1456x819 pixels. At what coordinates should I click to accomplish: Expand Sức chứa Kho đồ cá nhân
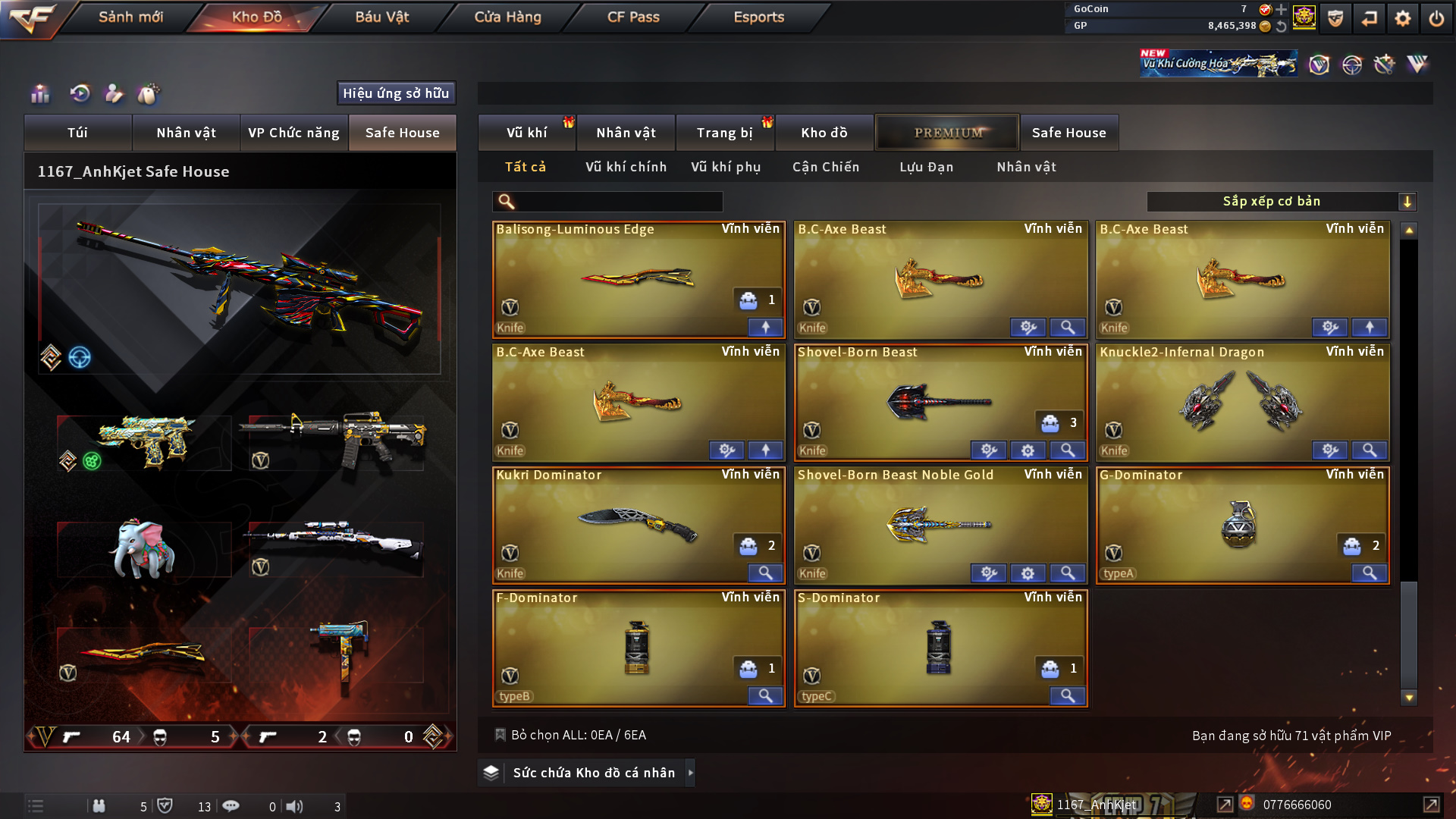coord(593,773)
